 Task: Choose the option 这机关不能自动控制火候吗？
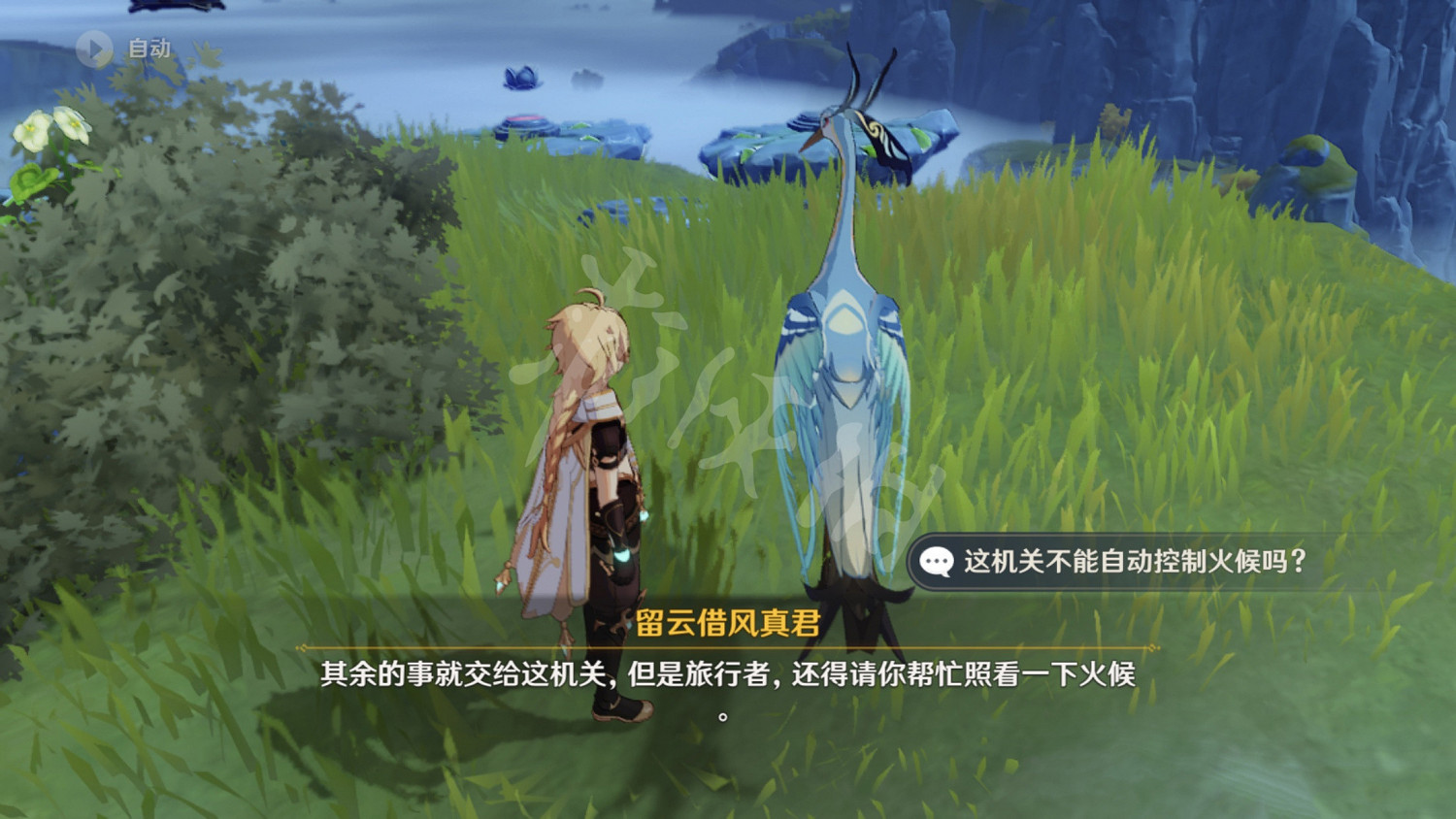pos(1136,560)
